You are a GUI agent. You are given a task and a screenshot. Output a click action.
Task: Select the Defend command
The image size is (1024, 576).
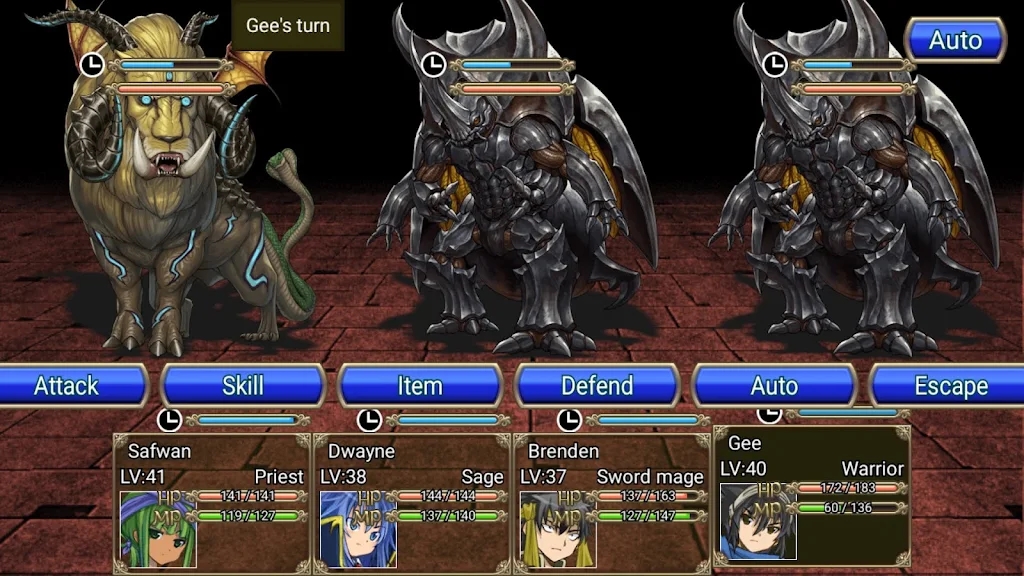coord(597,386)
